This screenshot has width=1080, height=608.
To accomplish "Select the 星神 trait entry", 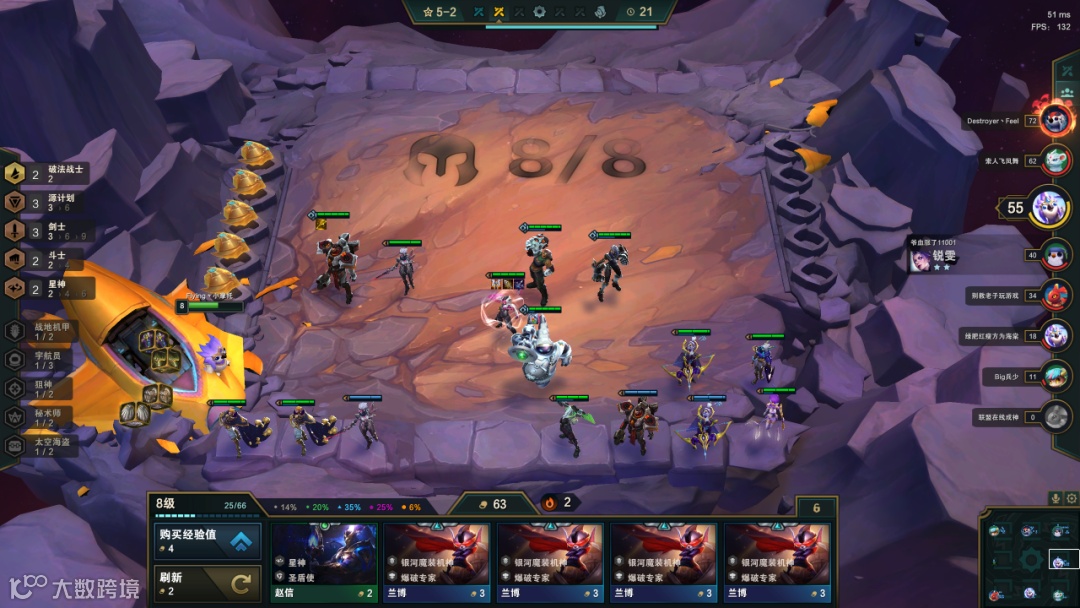I will 45,288.
